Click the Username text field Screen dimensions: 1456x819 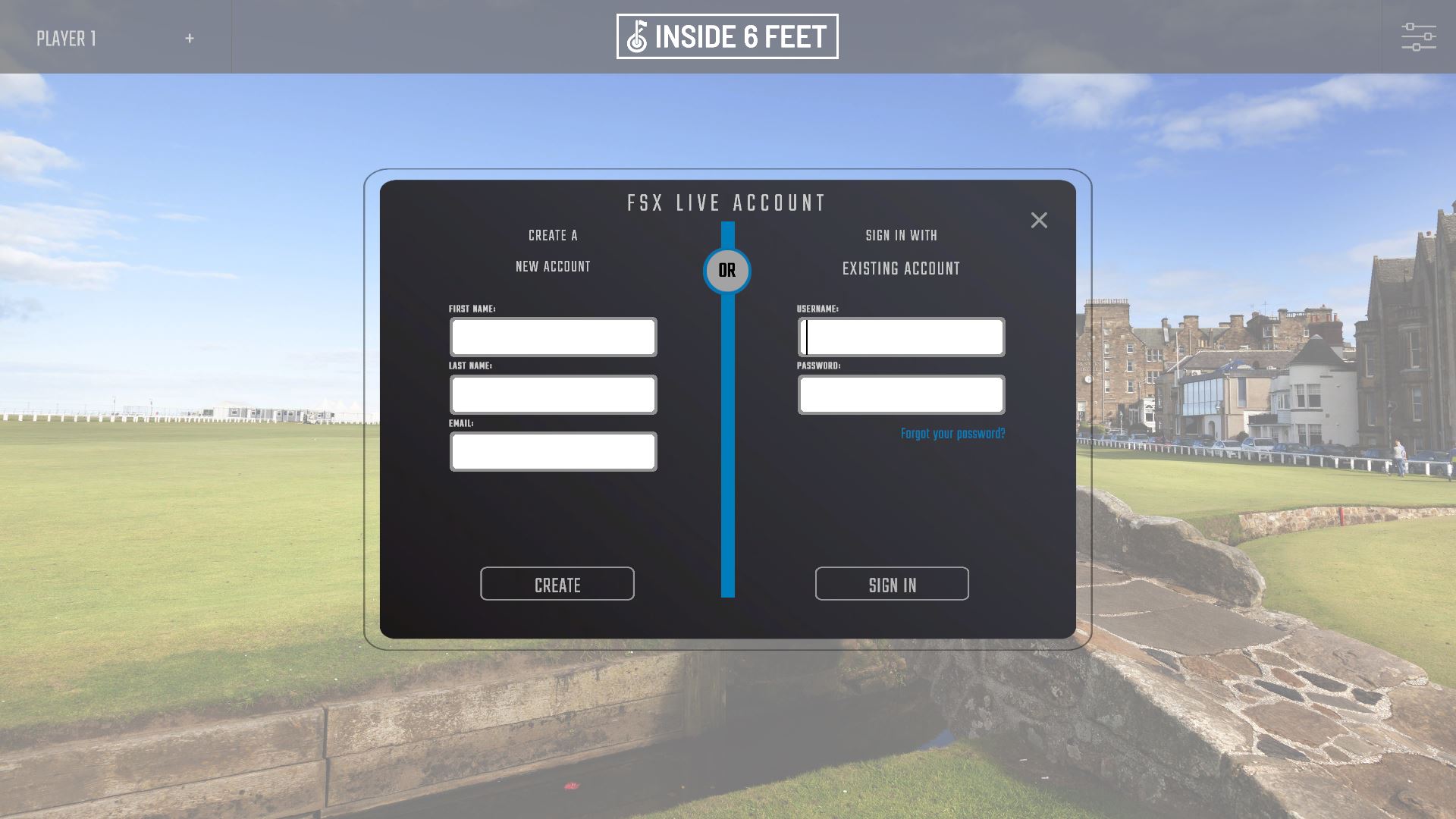(901, 337)
